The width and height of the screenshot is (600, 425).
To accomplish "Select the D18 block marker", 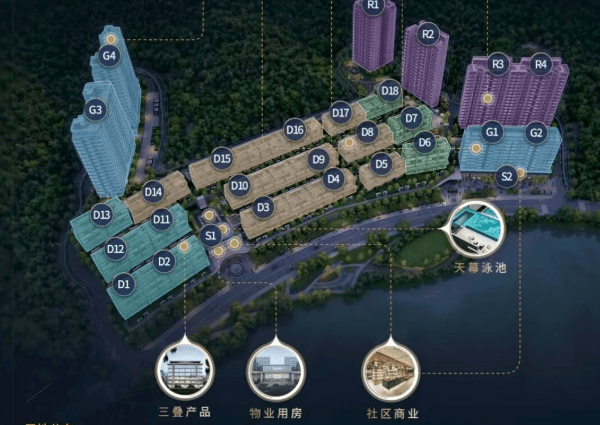I will [390, 92].
